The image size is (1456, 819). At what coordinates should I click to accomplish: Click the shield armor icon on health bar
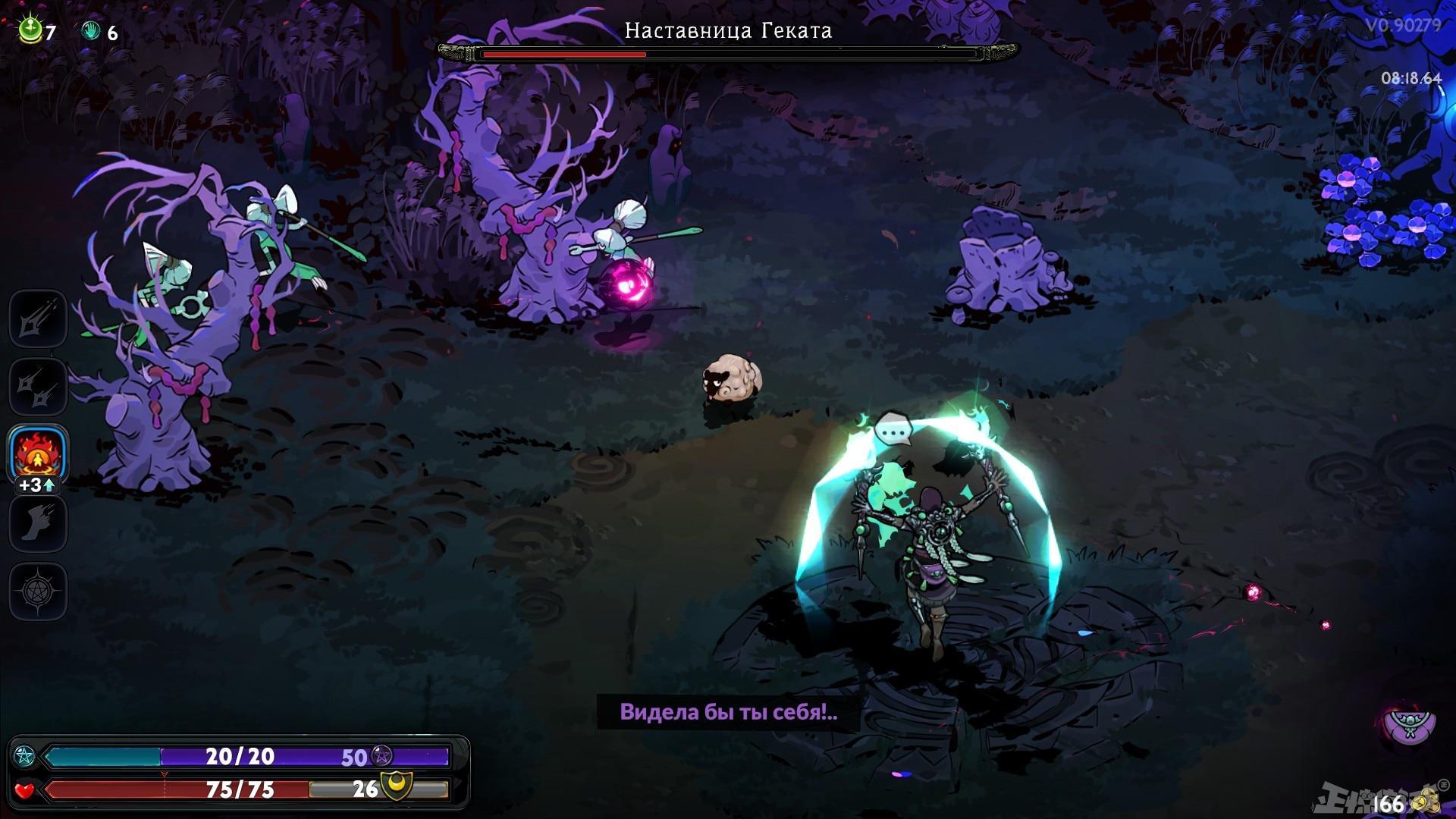(x=397, y=789)
